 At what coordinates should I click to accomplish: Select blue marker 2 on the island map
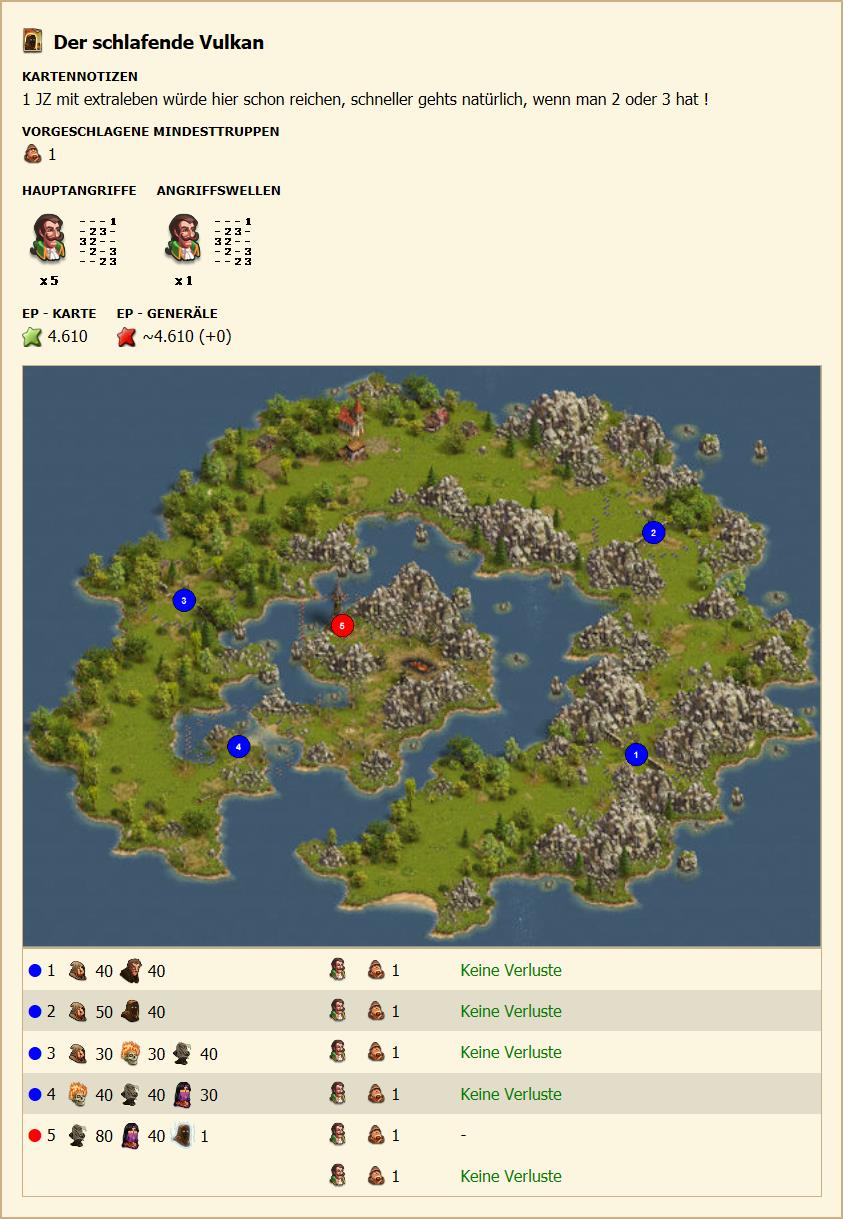click(x=653, y=532)
